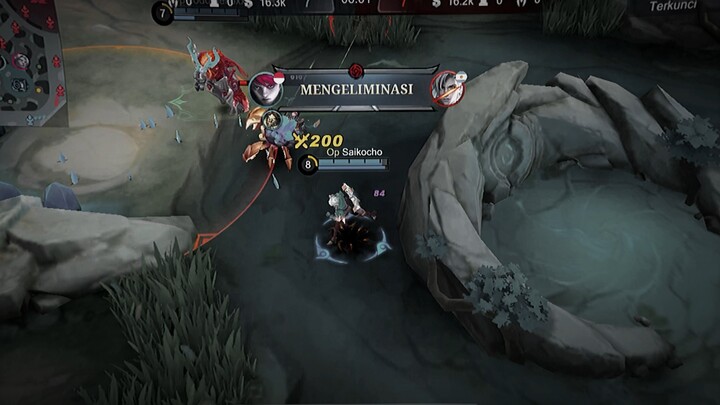Click the red-haired killer portrait in the banner

pos(266,89)
